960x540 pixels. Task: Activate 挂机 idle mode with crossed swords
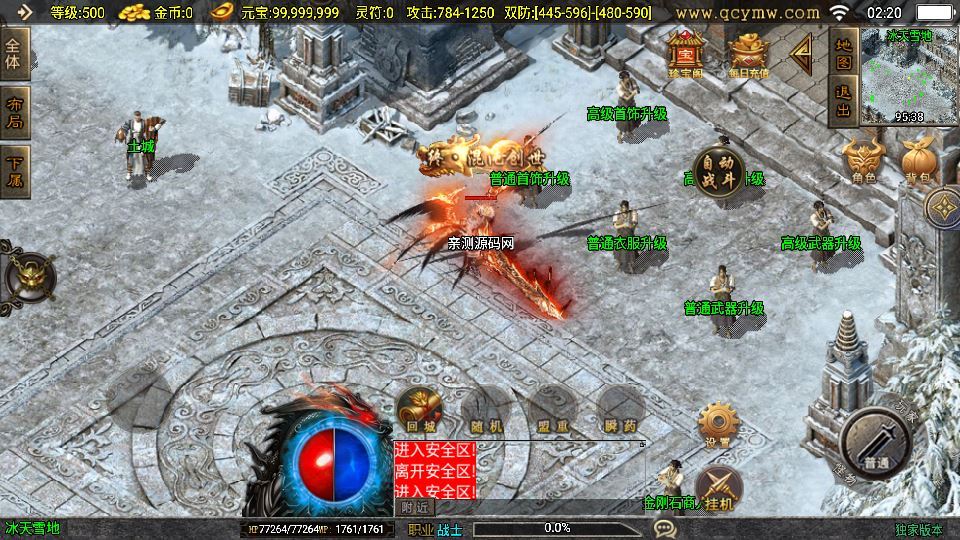coord(718,489)
